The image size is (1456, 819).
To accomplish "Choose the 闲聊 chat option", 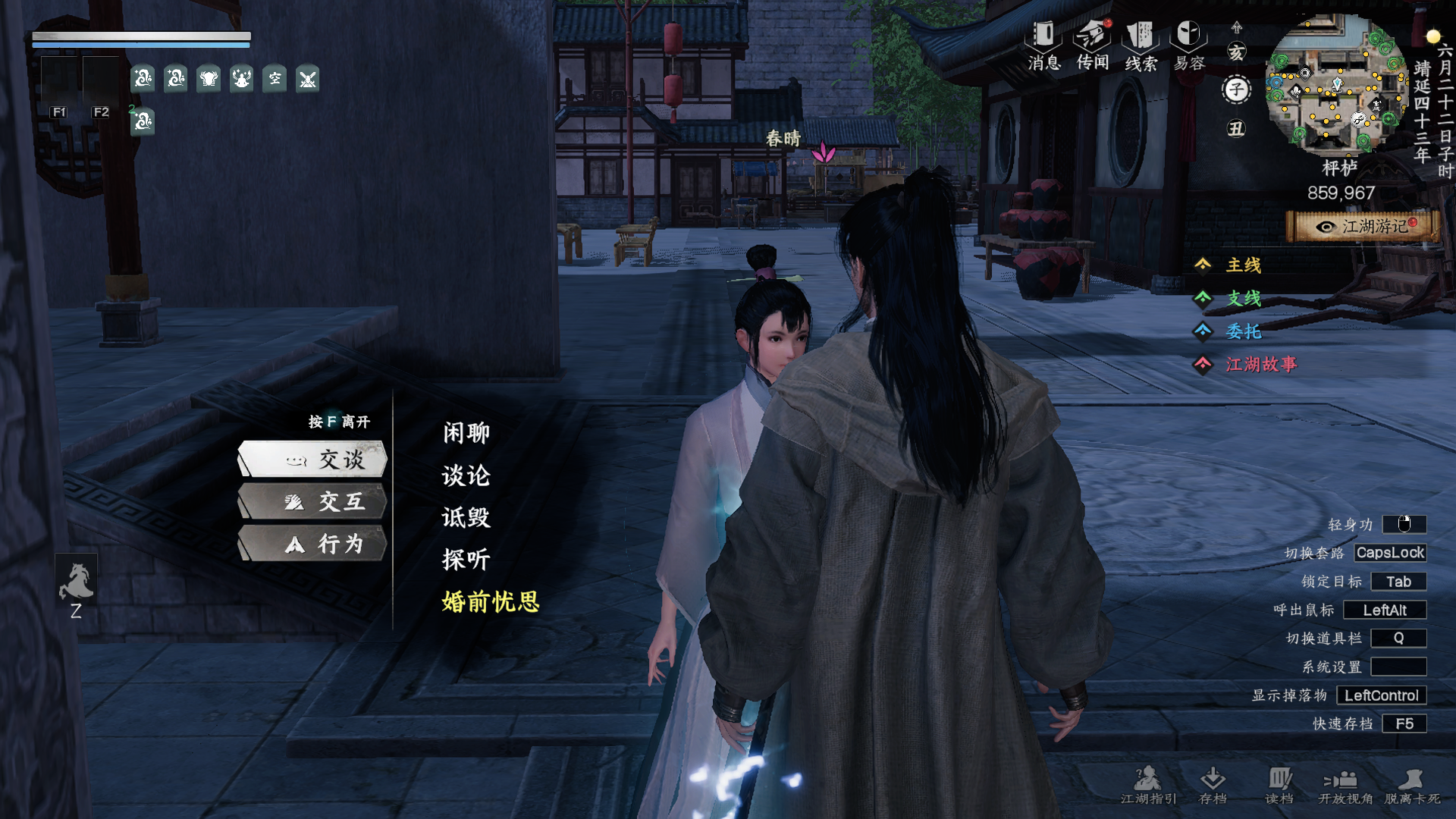I will pos(466,433).
